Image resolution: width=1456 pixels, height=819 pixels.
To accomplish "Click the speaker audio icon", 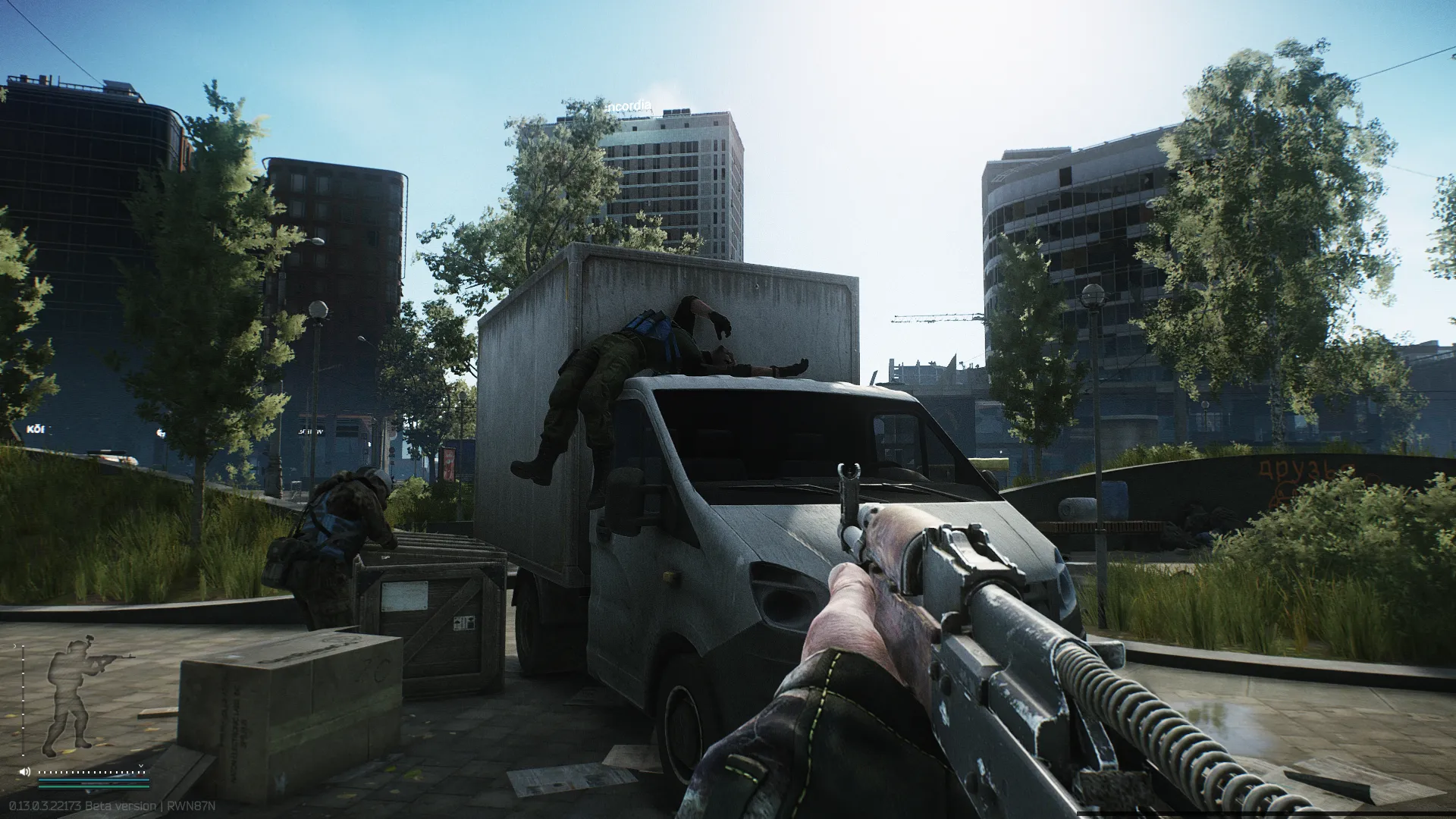I will click(25, 772).
